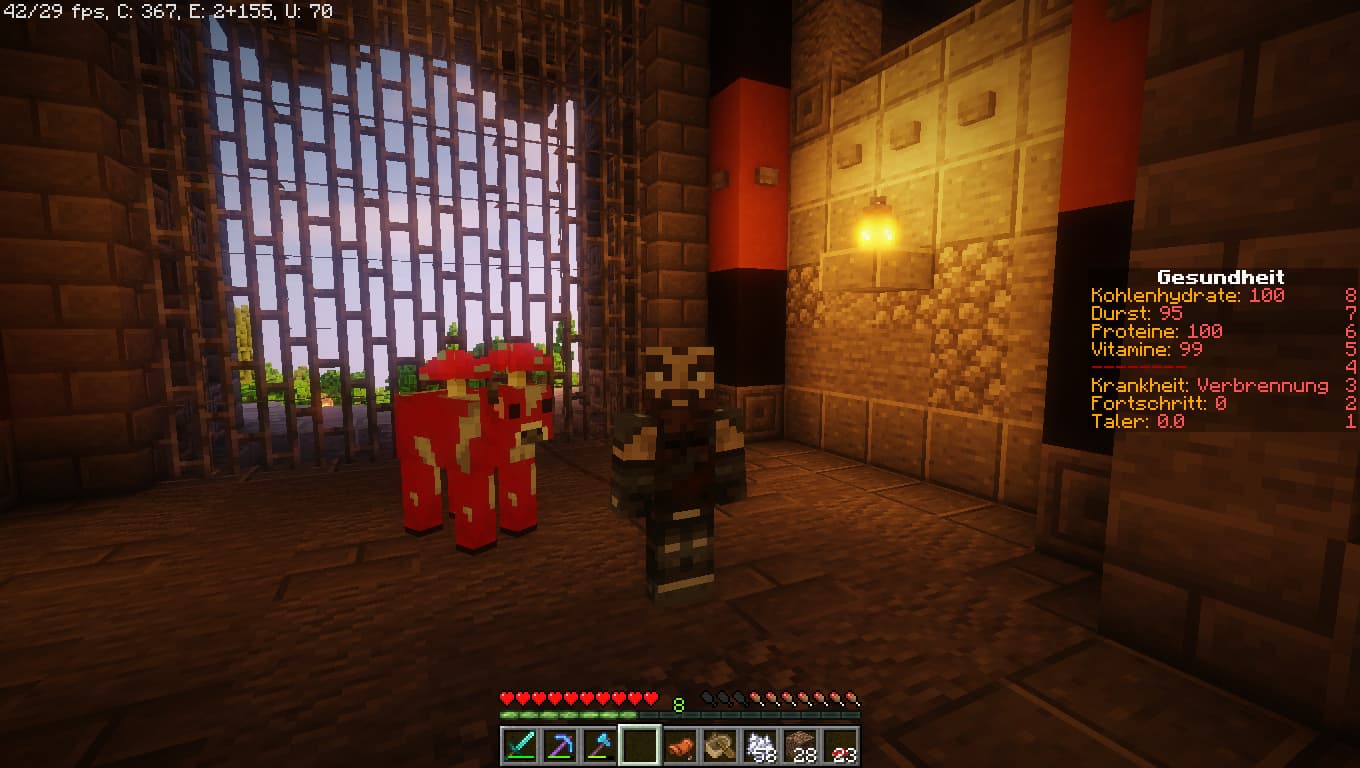This screenshot has height=768, width=1360.
Task: Select the diamond pickaxe hotbar slot
Action: [558, 745]
